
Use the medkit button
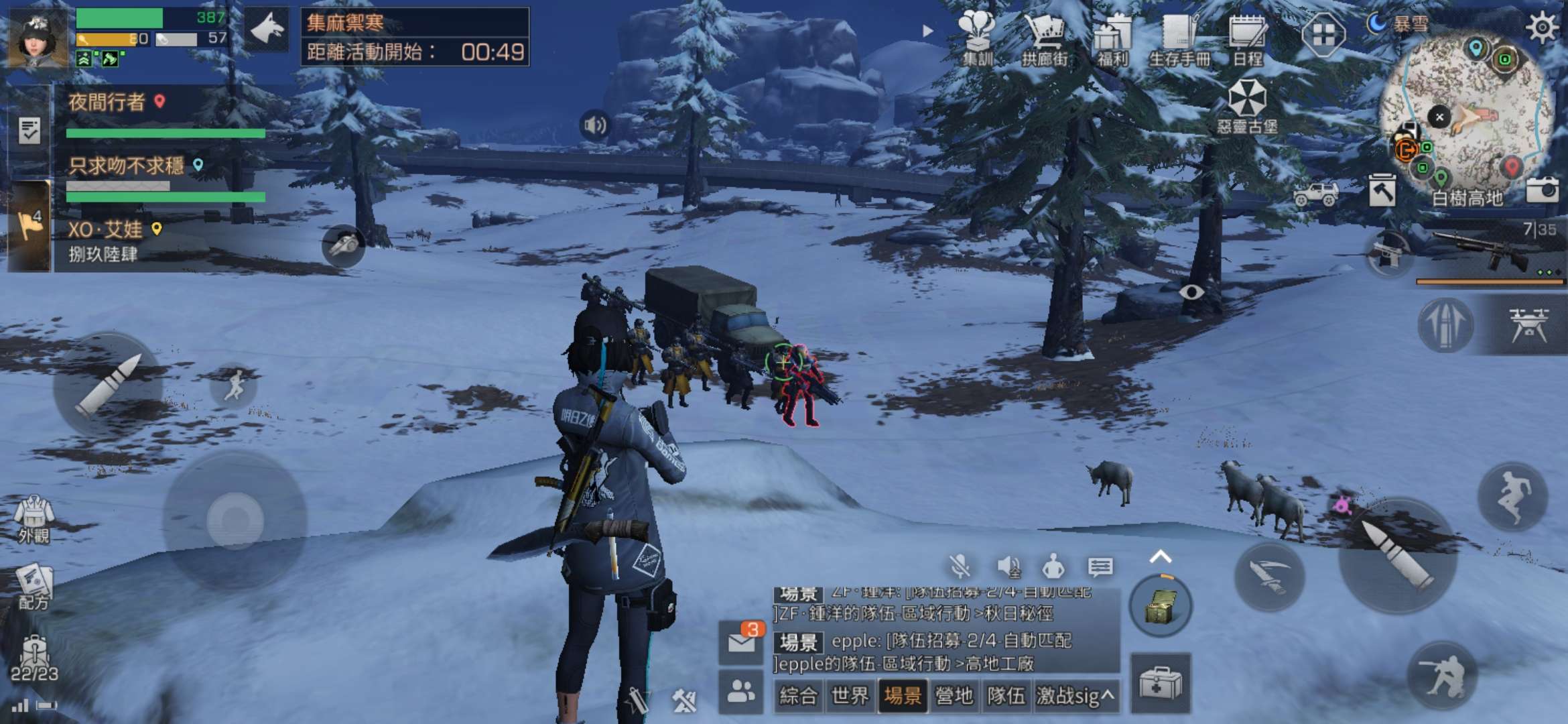pyautogui.click(x=1160, y=683)
